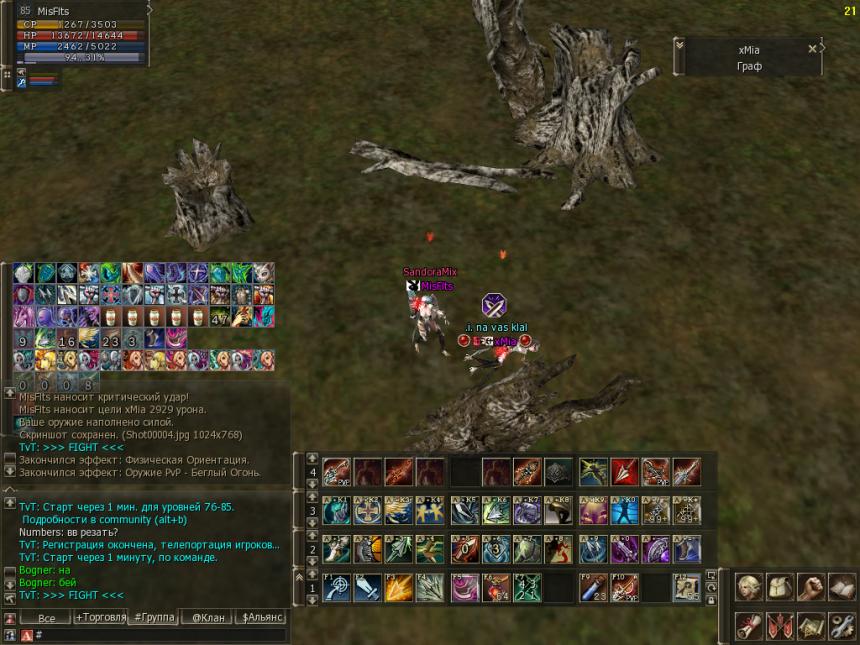Click the chat message input field

[x=160, y=635]
